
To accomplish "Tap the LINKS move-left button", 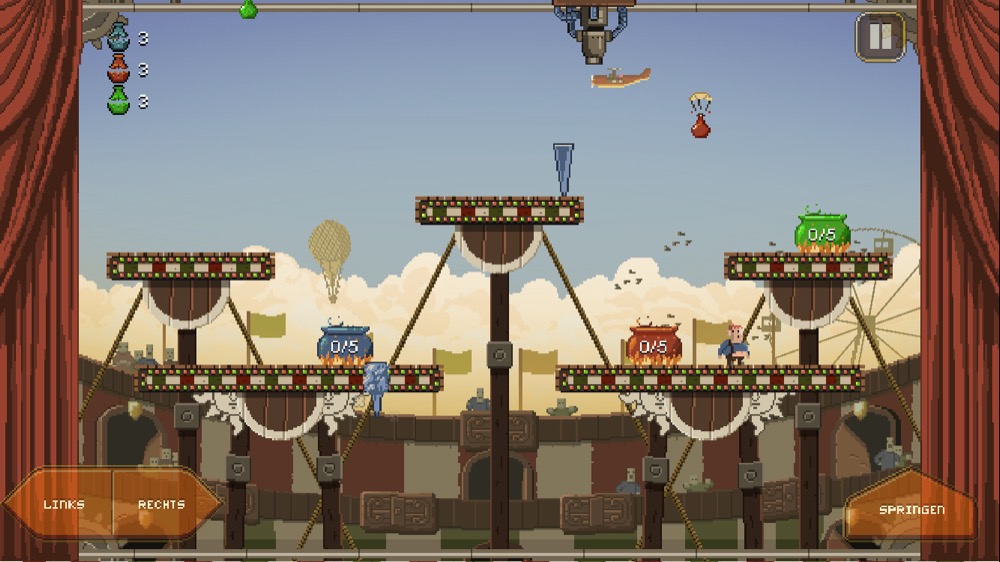I will 63,504.
